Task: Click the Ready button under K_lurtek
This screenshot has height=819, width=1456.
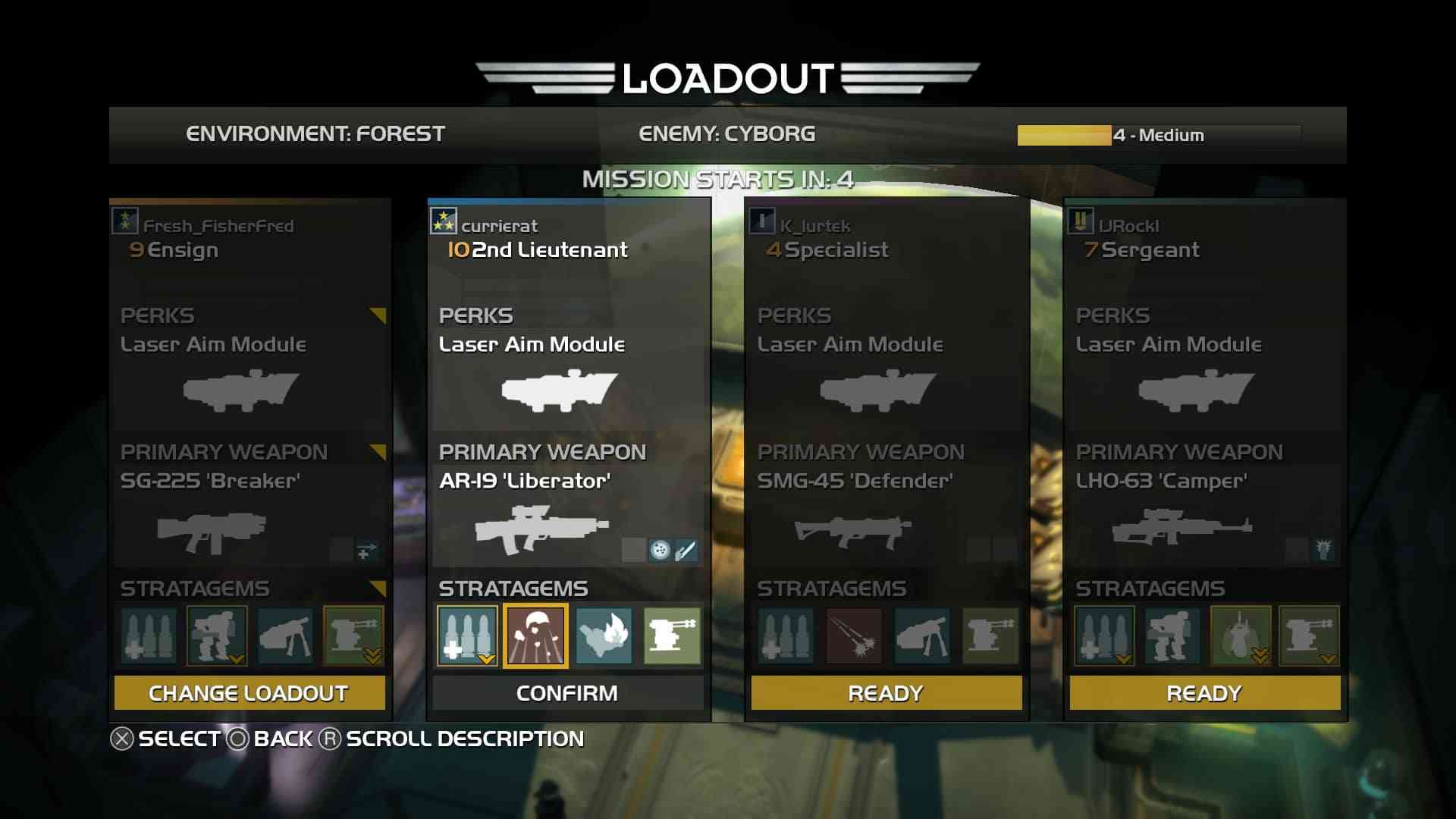Action: (x=886, y=693)
